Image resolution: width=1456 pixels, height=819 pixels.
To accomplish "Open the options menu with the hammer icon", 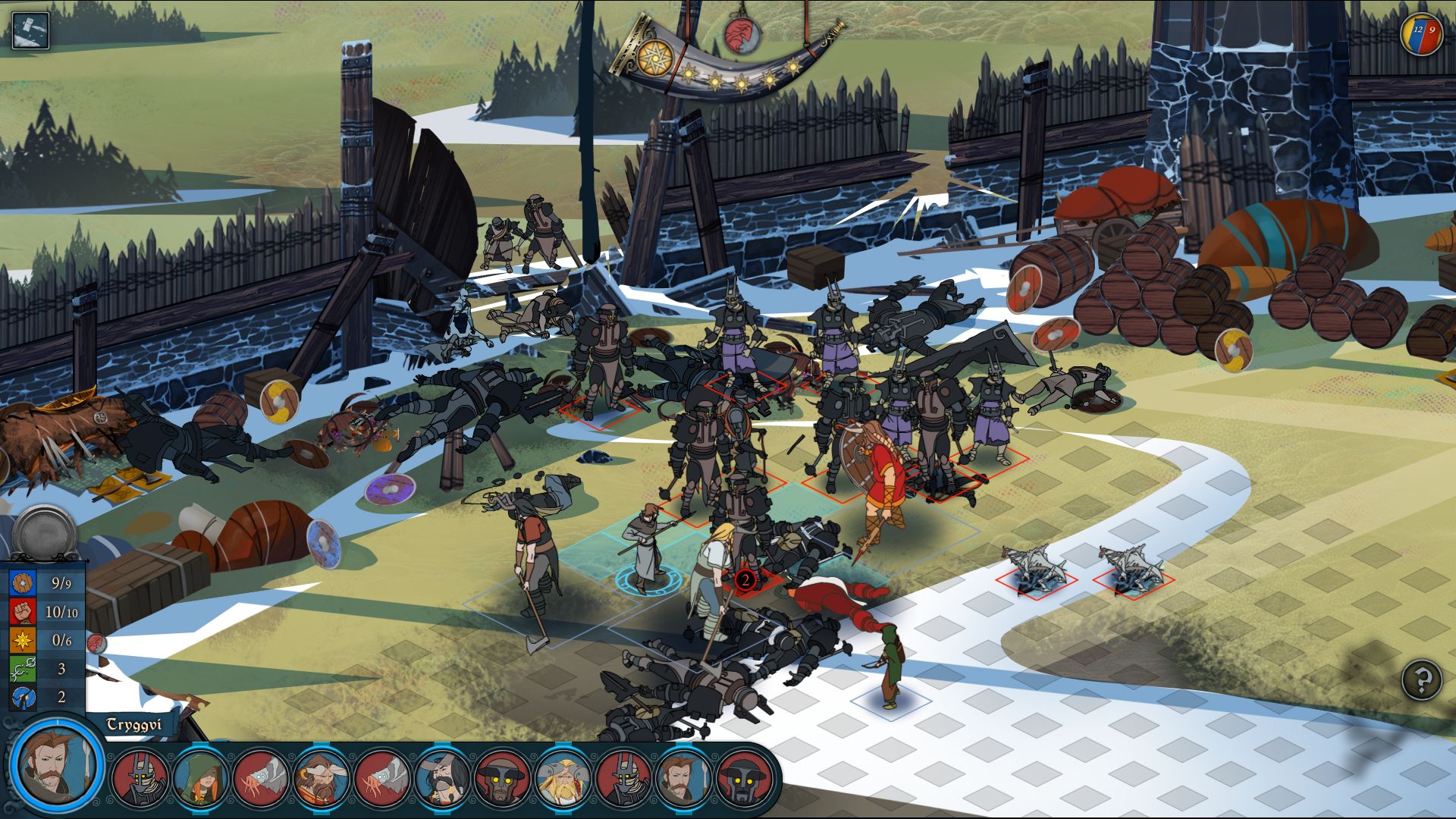I will (x=30, y=30).
